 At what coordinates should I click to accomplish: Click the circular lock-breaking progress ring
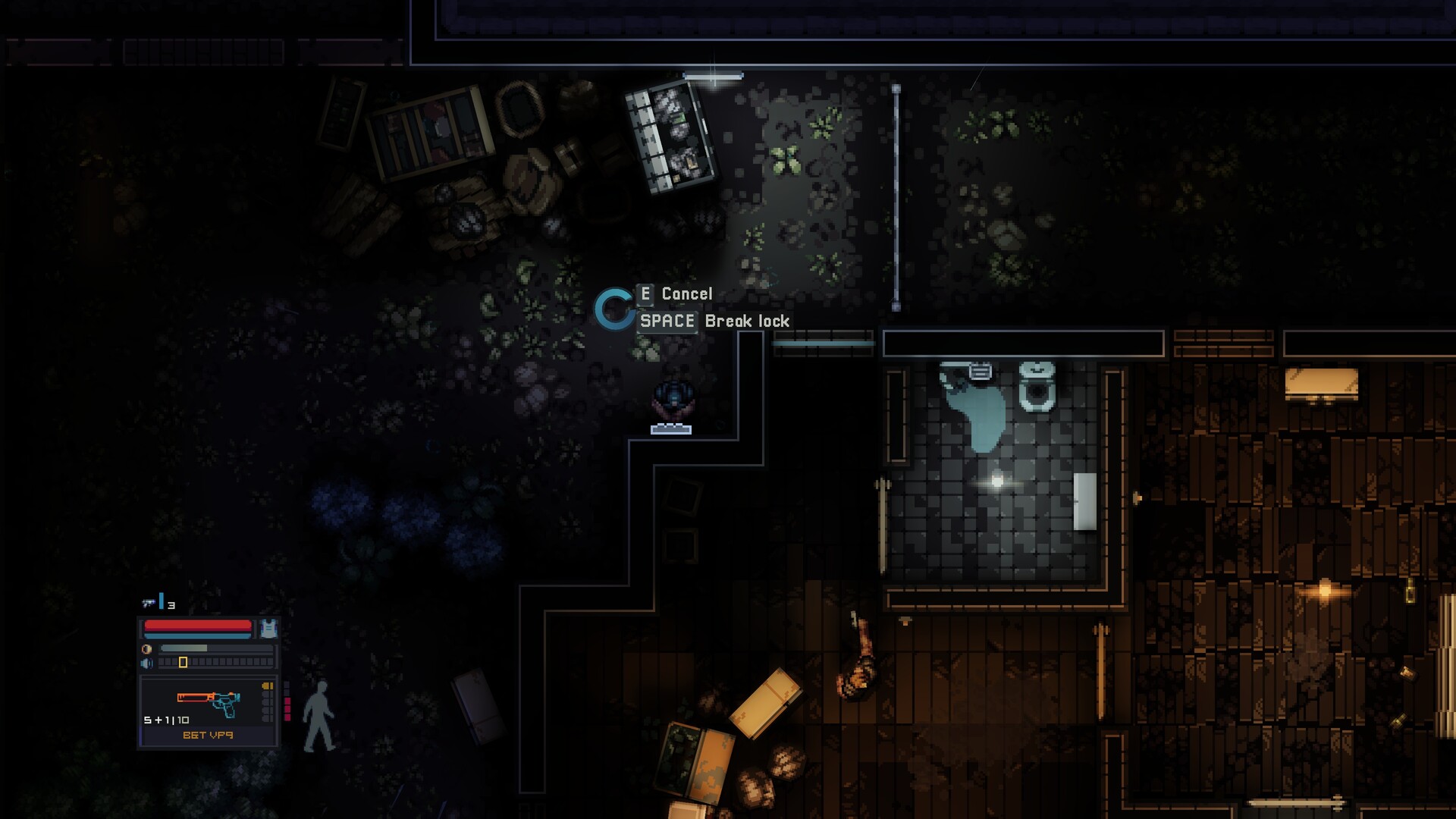[x=614, y=309]
